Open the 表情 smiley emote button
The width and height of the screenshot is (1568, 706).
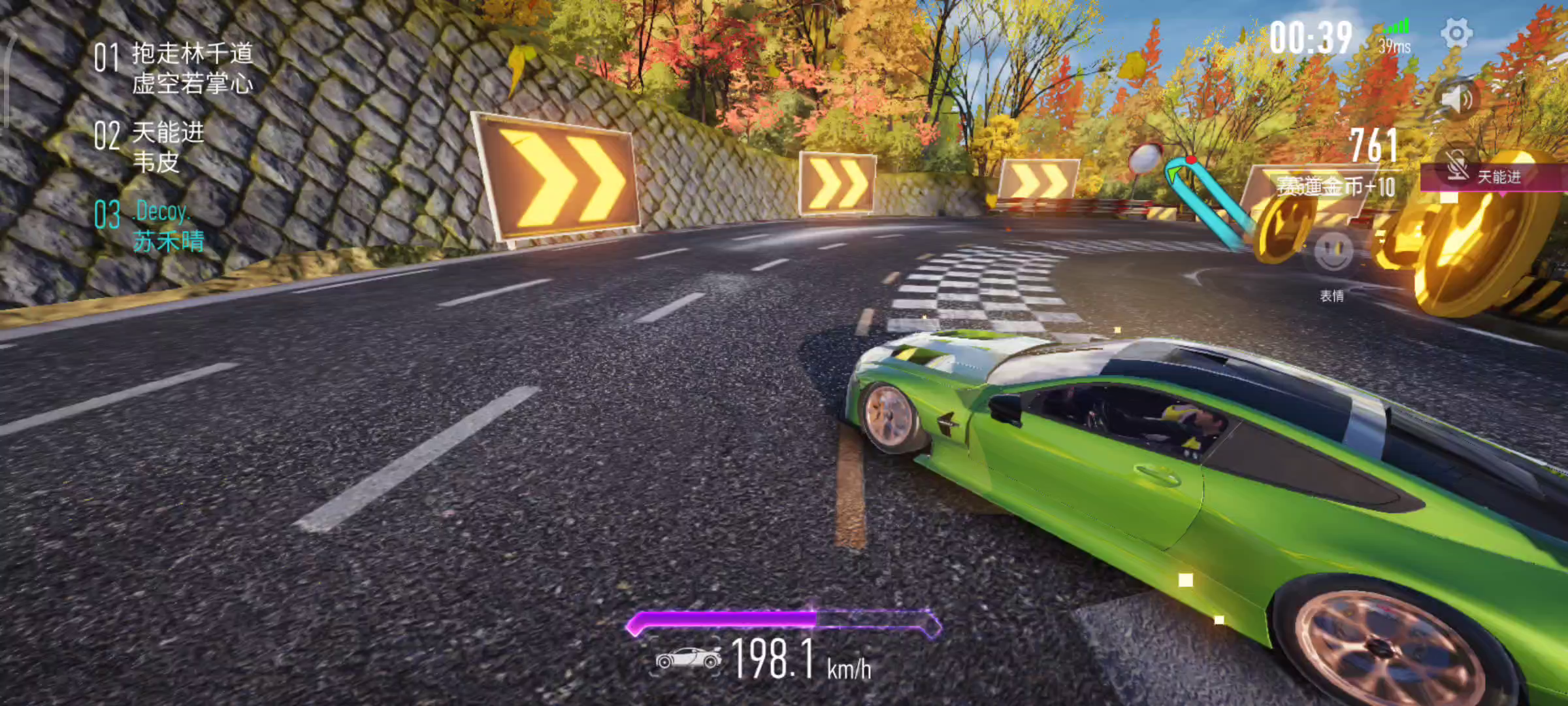1333,252
